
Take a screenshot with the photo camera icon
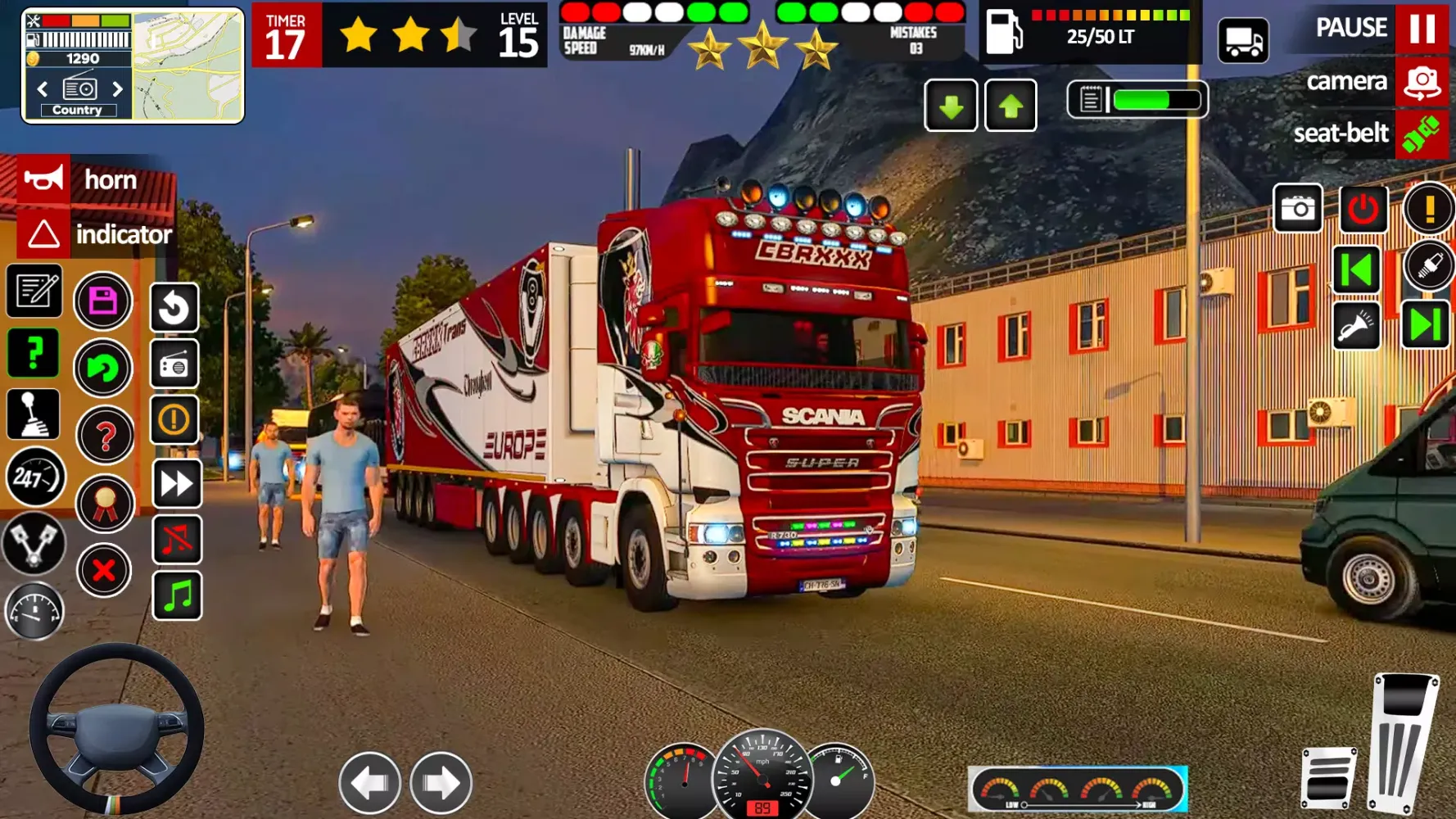(x=1298, y=209)
